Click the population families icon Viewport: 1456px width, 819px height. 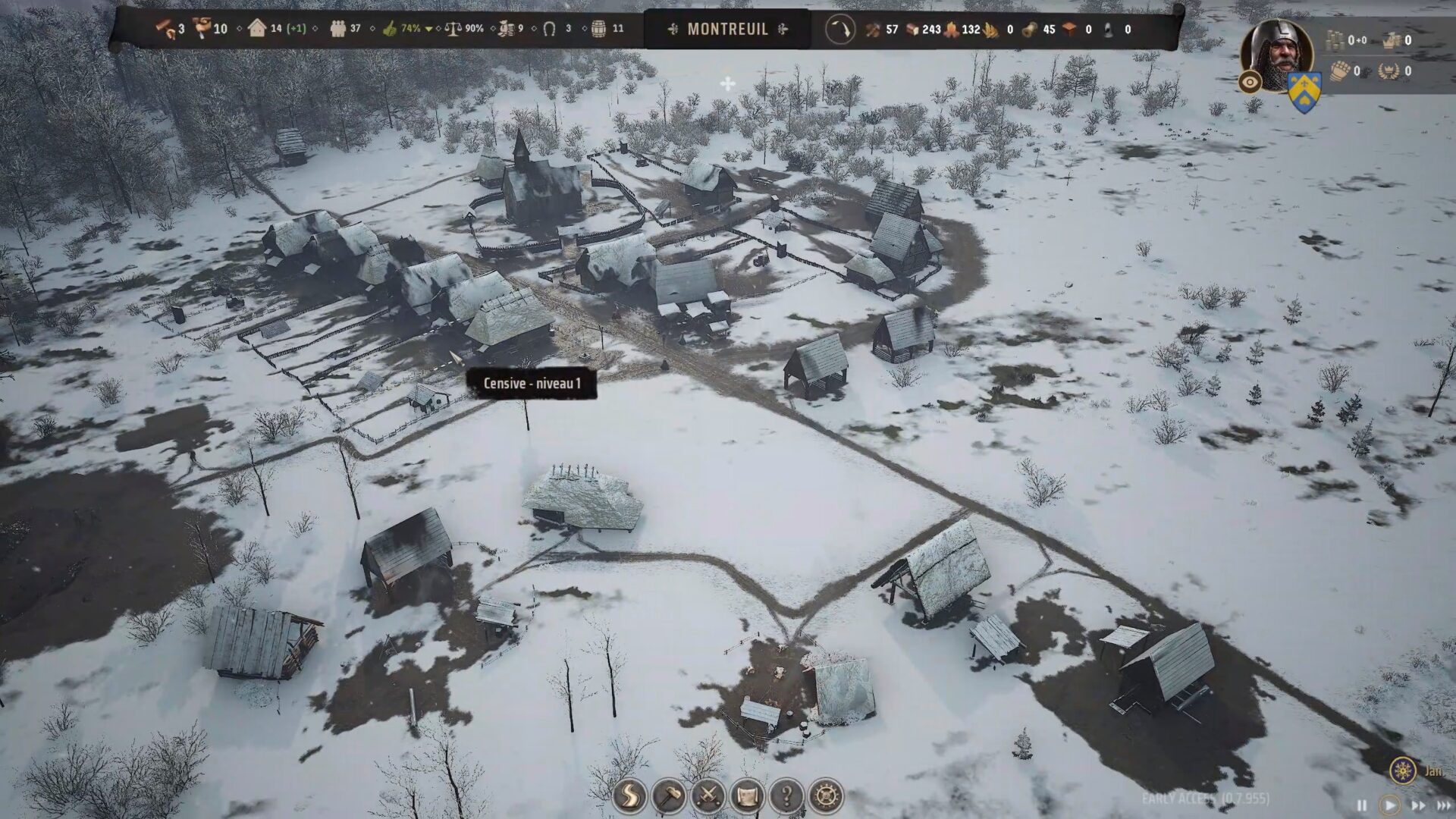click(338, 29)
